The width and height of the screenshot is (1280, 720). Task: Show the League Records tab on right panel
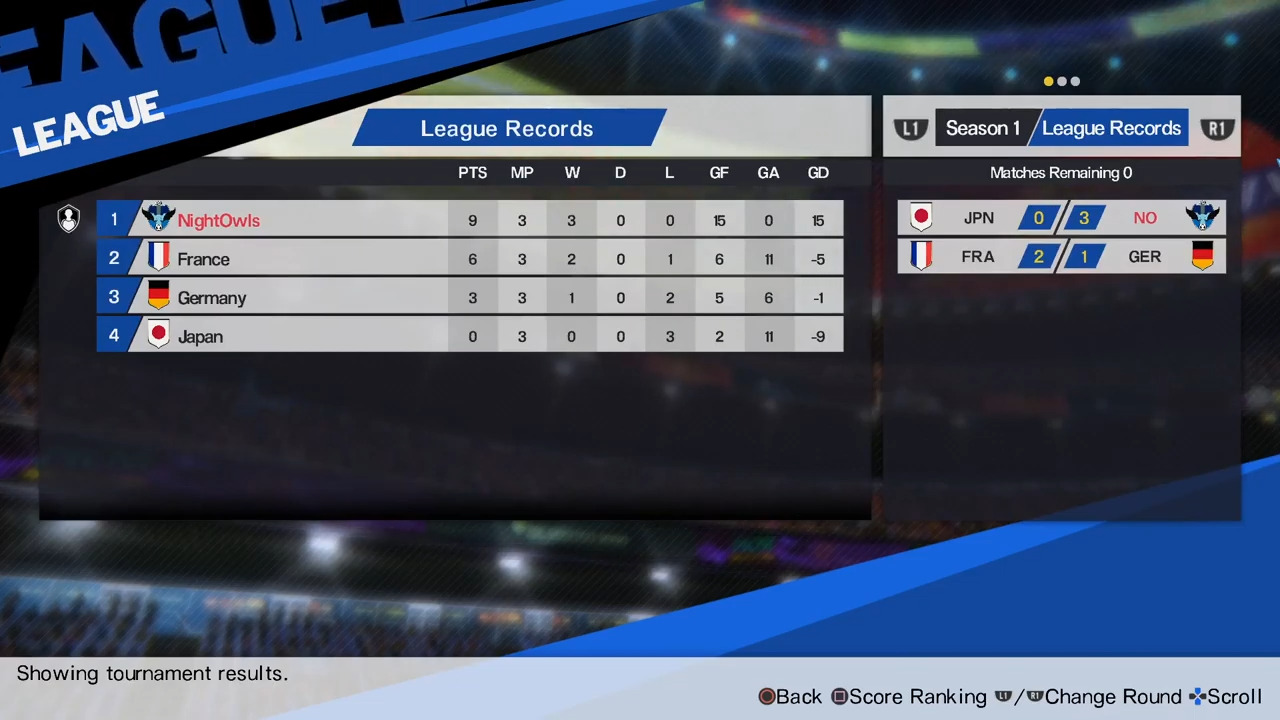[1111, 128]
